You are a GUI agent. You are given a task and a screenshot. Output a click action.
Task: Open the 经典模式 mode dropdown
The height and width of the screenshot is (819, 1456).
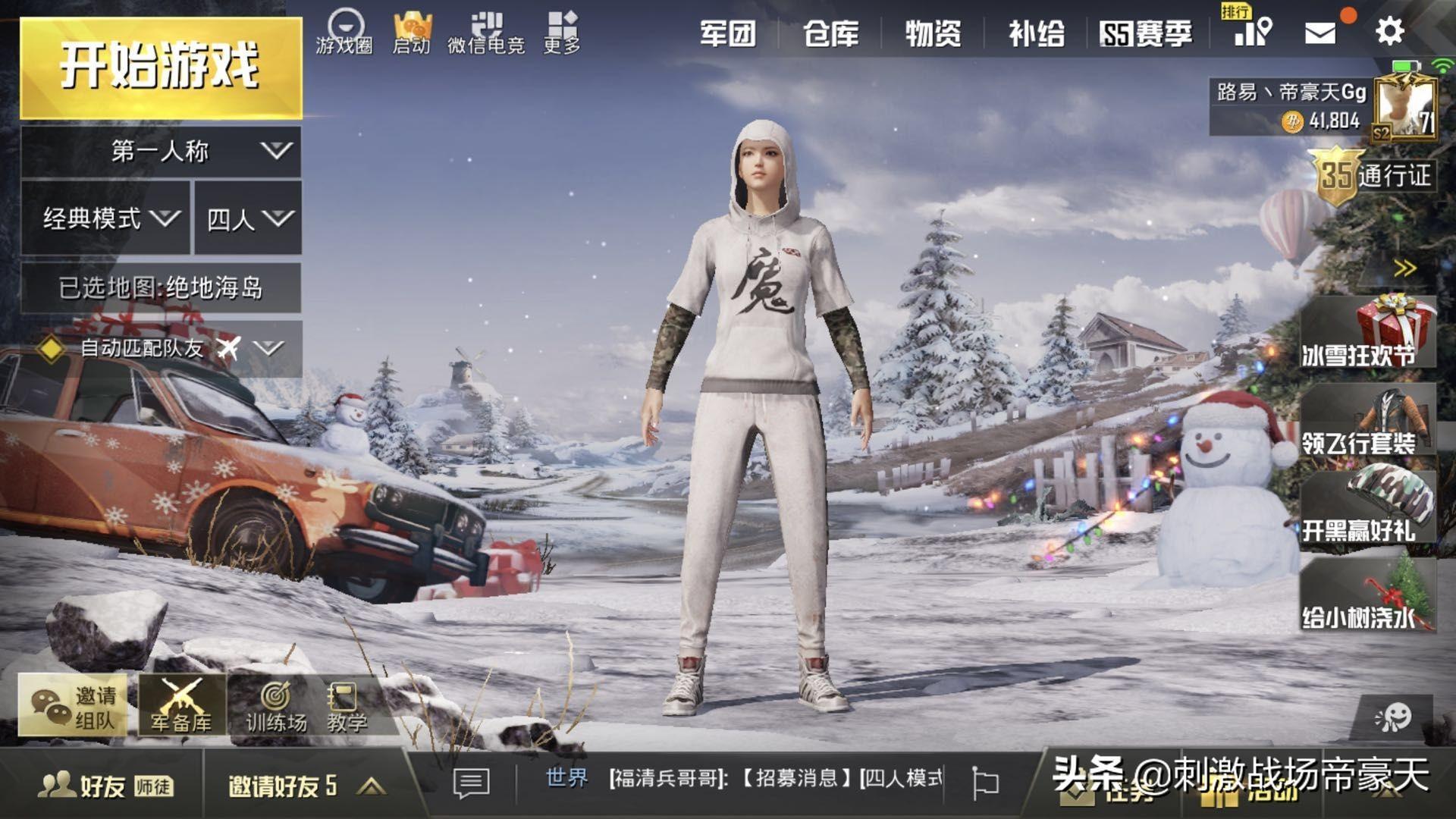106,218
